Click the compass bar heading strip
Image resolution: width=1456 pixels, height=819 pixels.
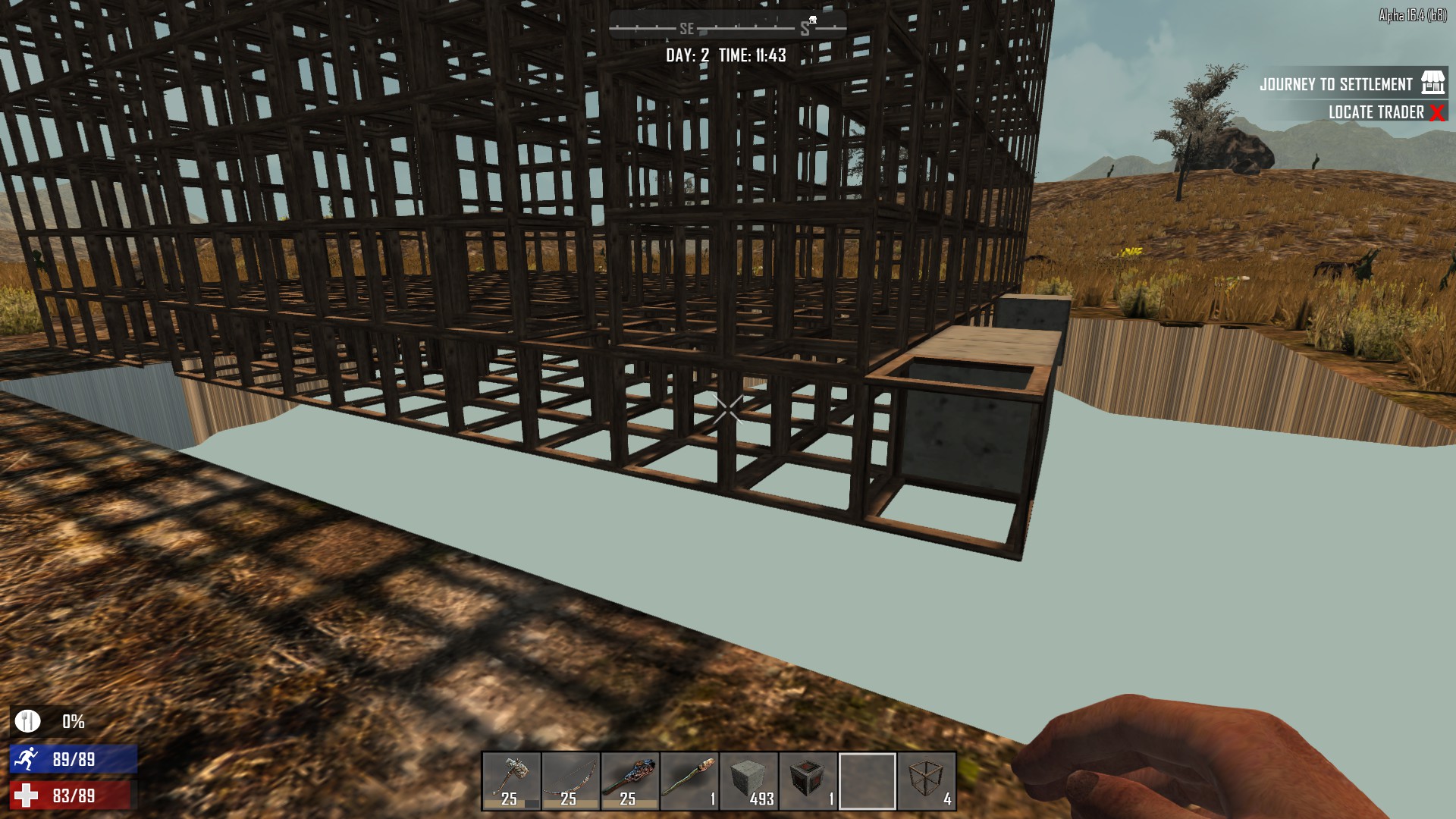click(x=727, y=29)
